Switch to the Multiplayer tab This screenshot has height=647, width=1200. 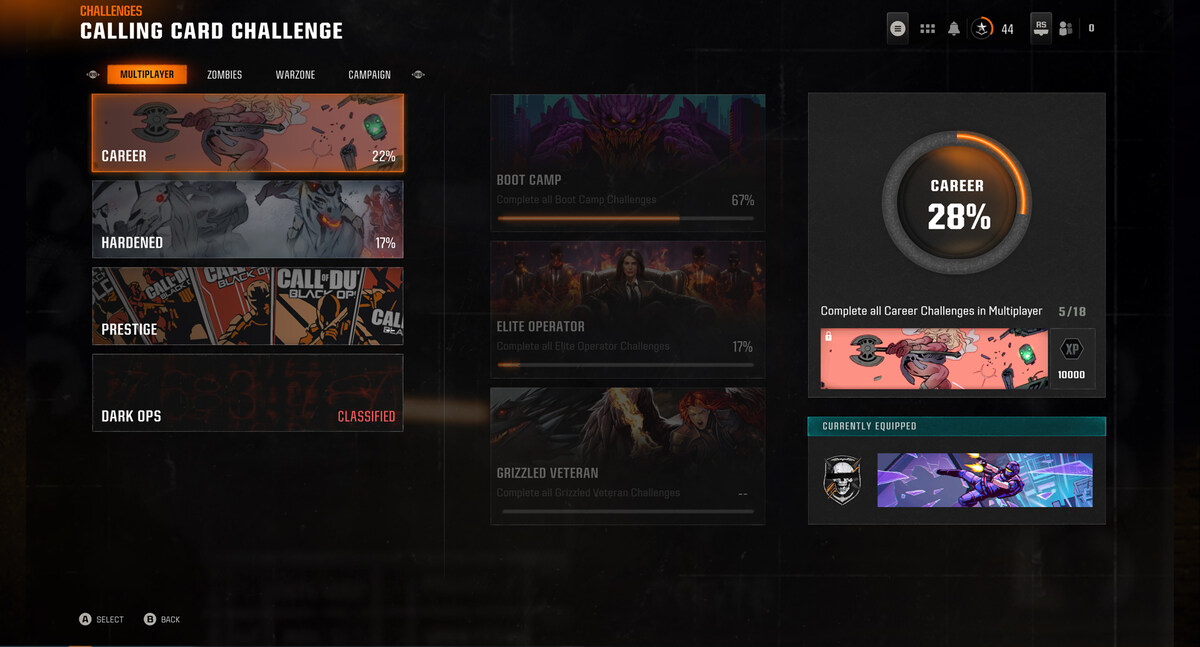pyautogui.click(x=147, y=75)
